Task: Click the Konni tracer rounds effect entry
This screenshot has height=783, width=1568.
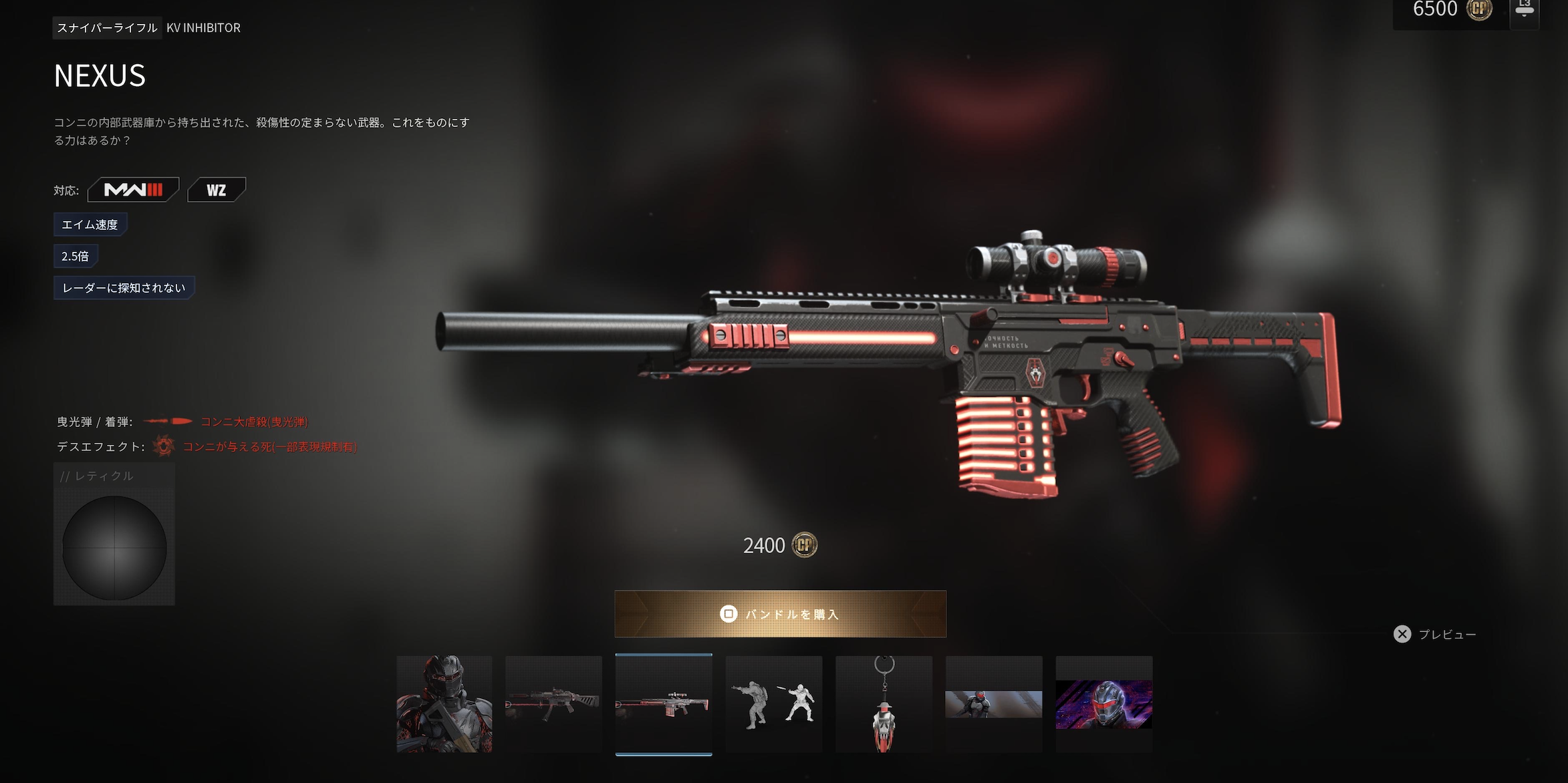Action: pyautogui.click(x=254, y=422)
